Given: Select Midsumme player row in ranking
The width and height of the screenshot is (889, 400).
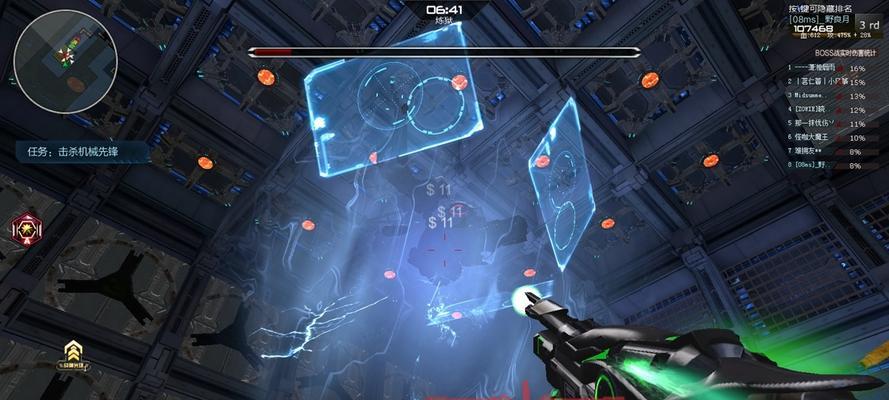Looking at the screenshot, I should click(826, 96).
